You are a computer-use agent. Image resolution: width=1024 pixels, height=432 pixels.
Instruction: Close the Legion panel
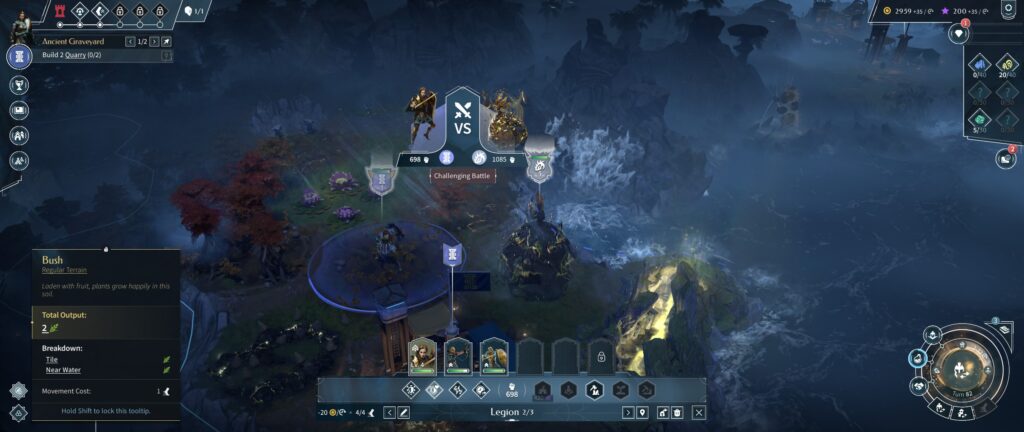[699, 412]
